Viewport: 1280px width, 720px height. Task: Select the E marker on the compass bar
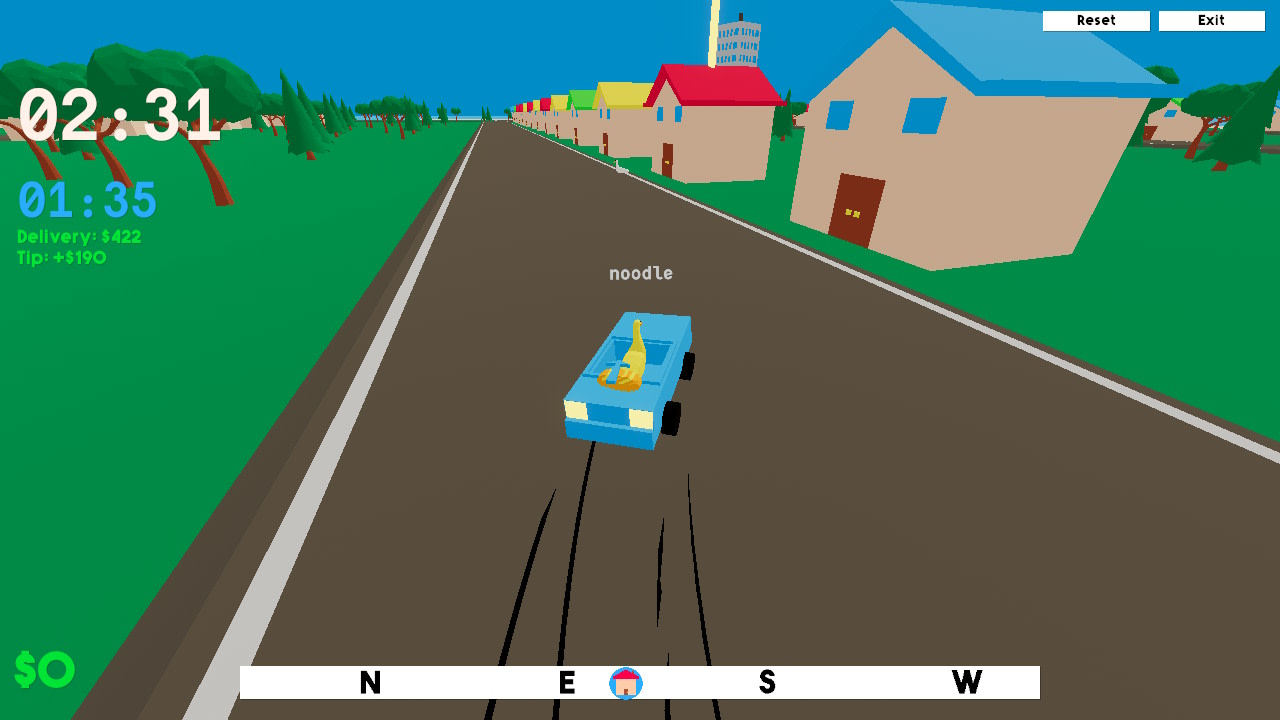[x=566, y=683]
